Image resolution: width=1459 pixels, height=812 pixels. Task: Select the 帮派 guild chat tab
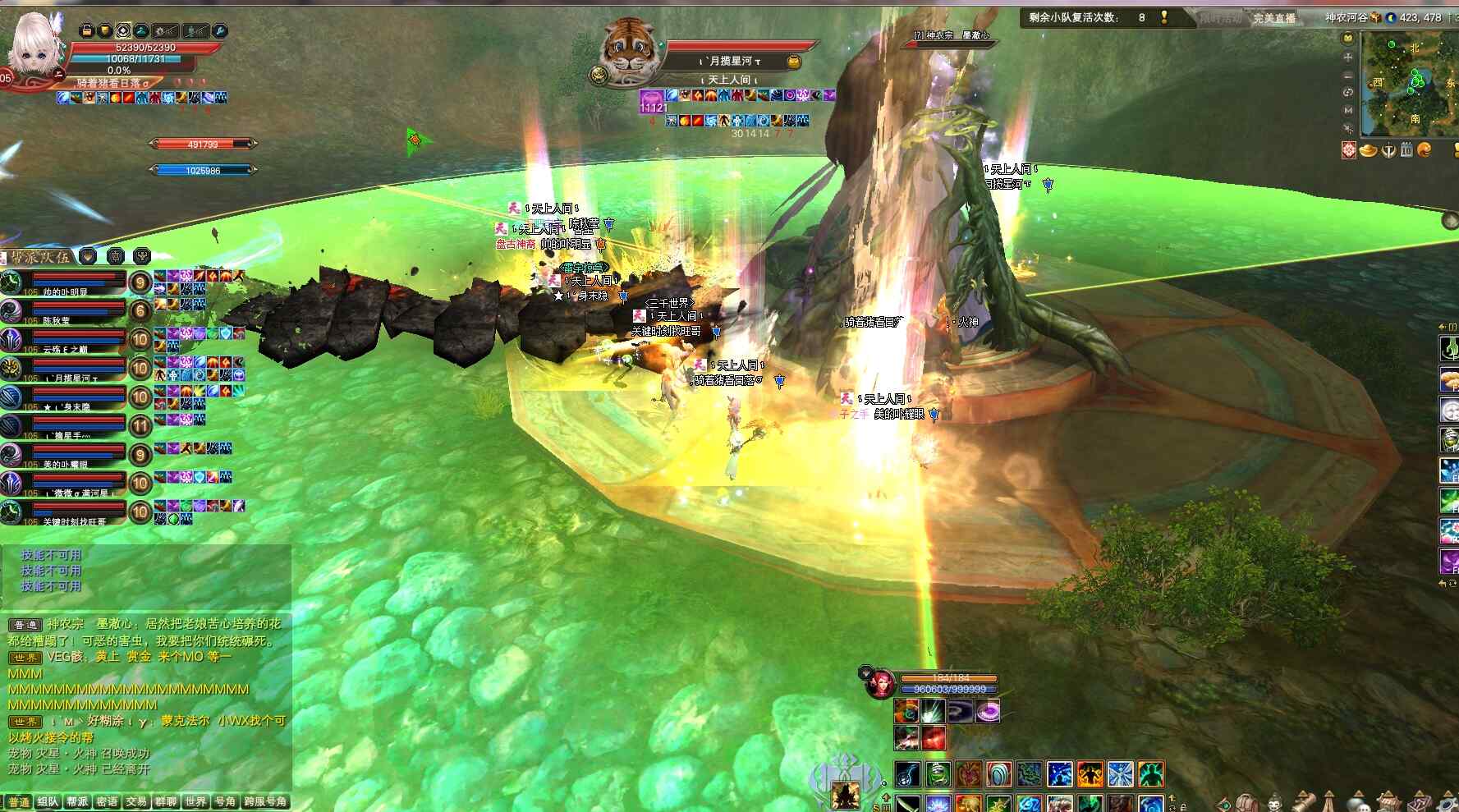pyautogui.click(x=77, y=802)
